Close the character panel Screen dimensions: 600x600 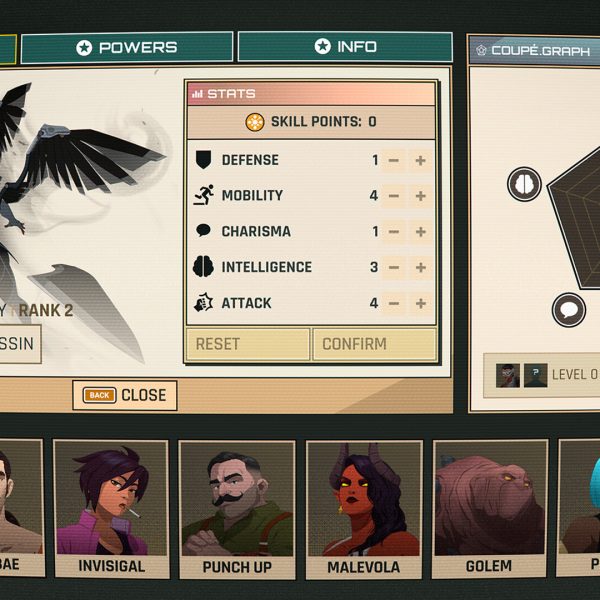tap(125, 395)
